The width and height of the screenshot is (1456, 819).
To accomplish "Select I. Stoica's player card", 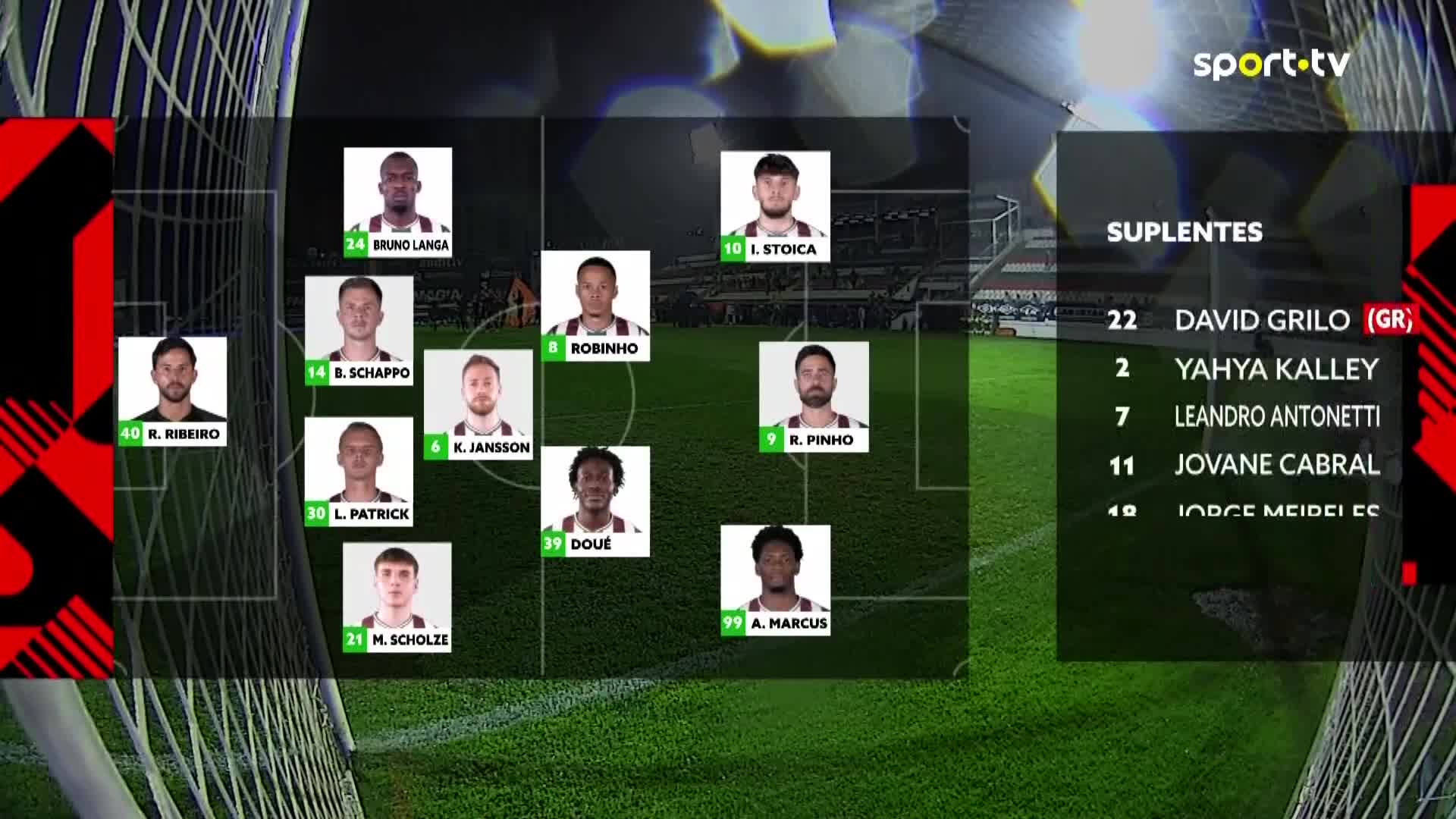I will 775,206.
